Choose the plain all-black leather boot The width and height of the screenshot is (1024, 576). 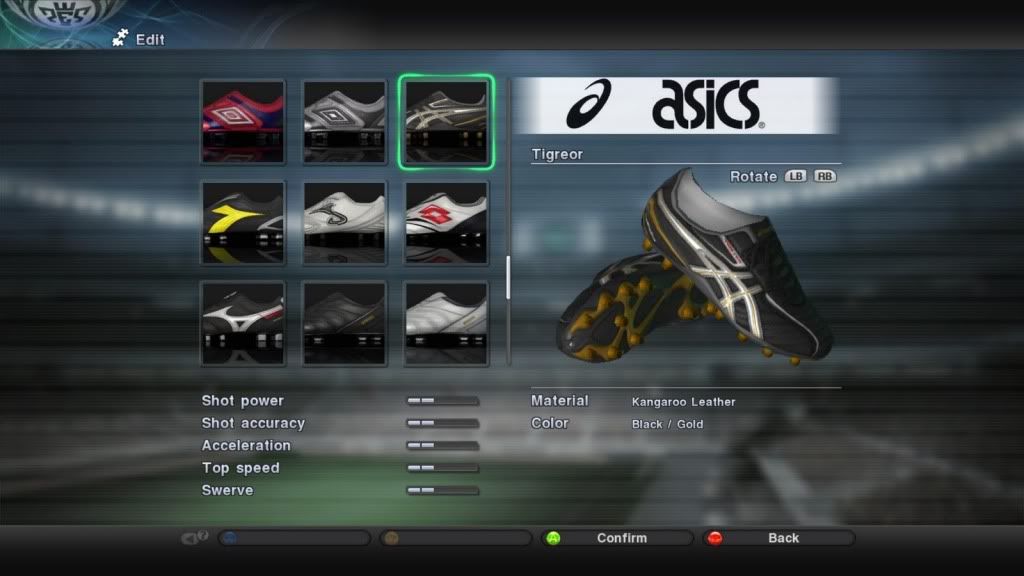[345, 323]
